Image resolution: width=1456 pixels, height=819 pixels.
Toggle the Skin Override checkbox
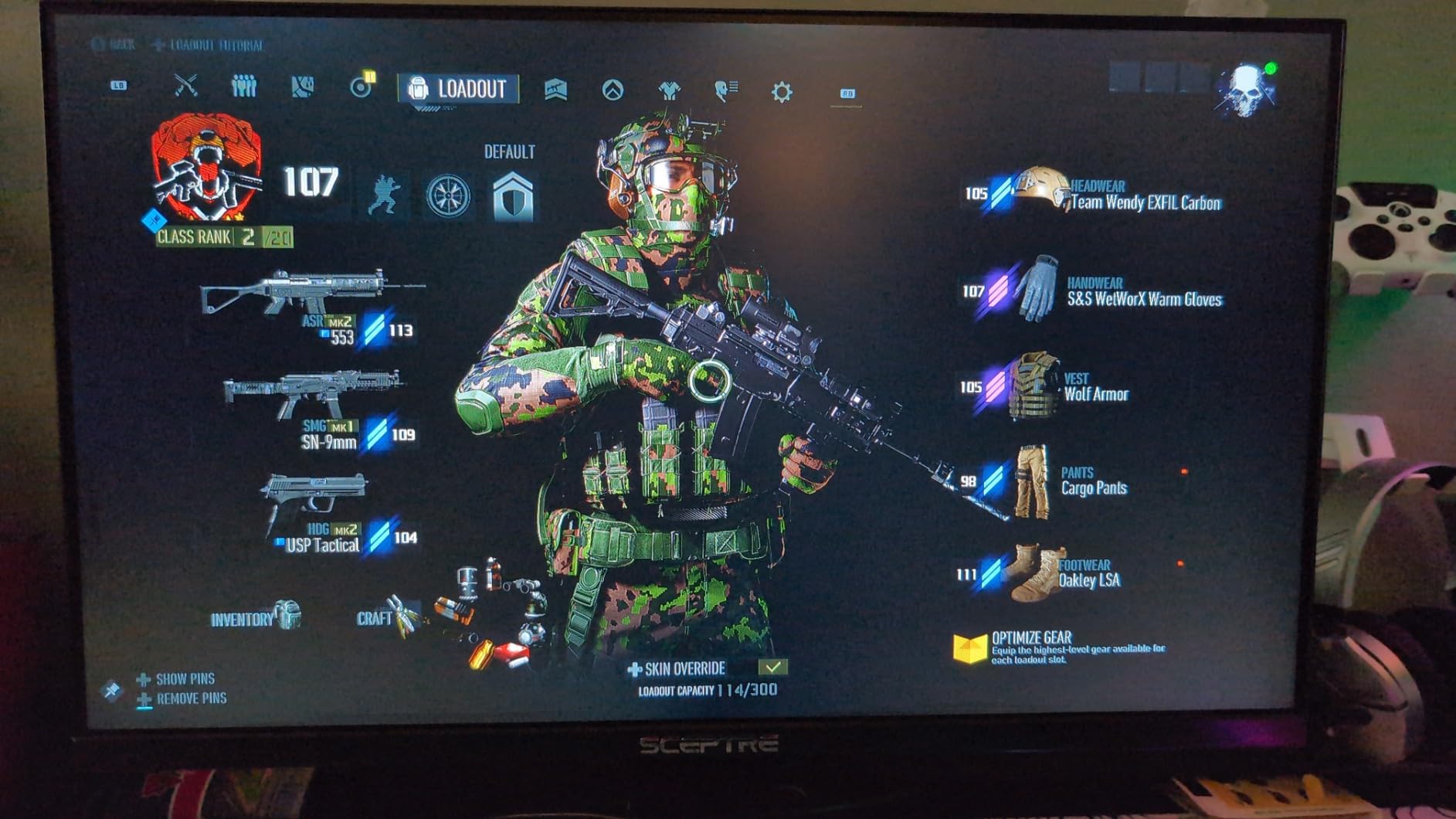pyautogui.click(x=772, y=668)
